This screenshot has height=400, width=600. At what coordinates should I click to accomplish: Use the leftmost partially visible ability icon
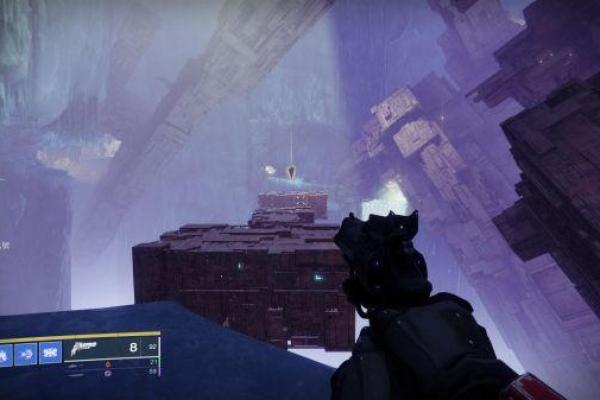click(5, 353)
